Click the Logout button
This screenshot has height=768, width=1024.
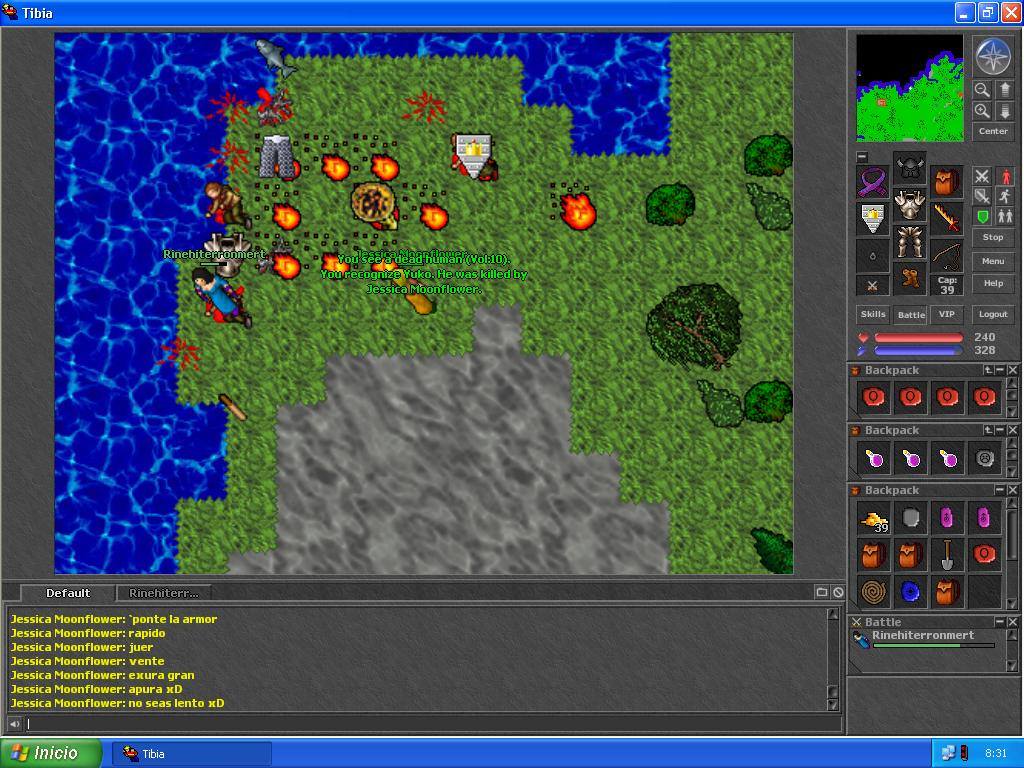tap(992, 314)
